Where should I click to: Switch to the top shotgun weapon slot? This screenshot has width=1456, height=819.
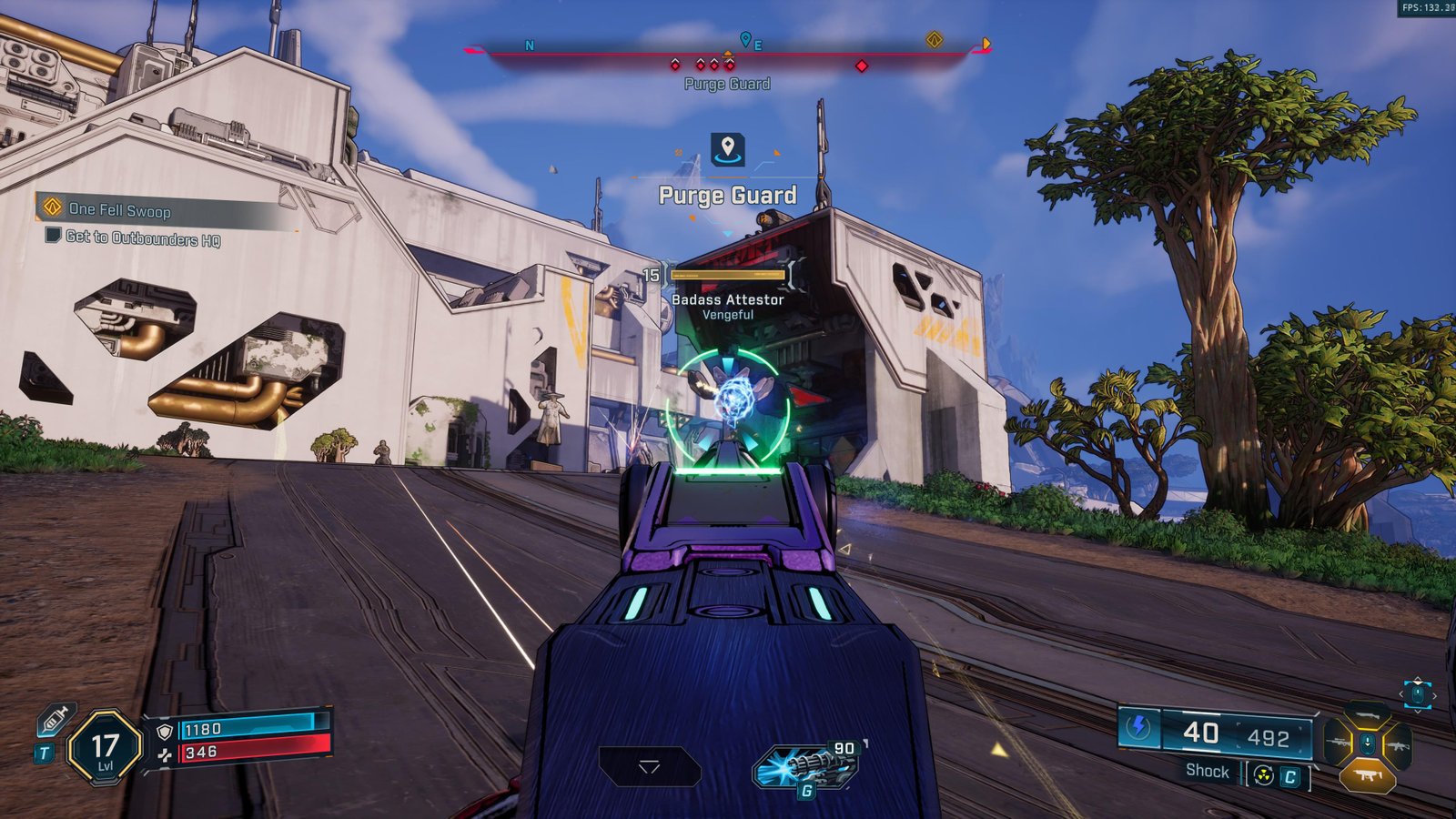pos(1366,714)
